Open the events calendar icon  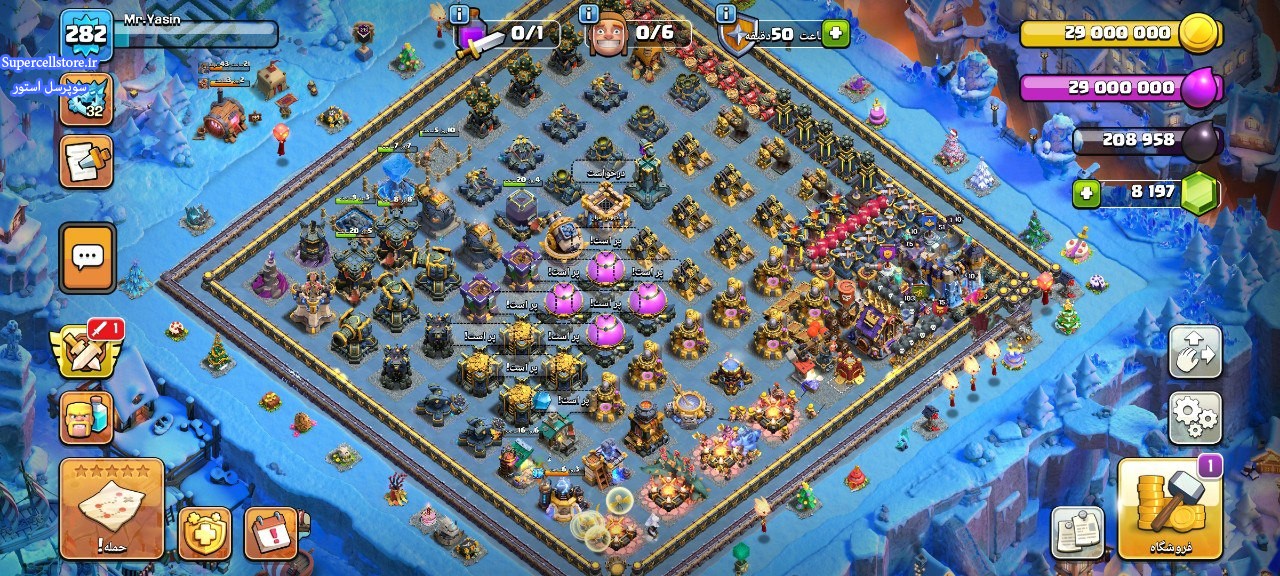(x=270, y=533)
